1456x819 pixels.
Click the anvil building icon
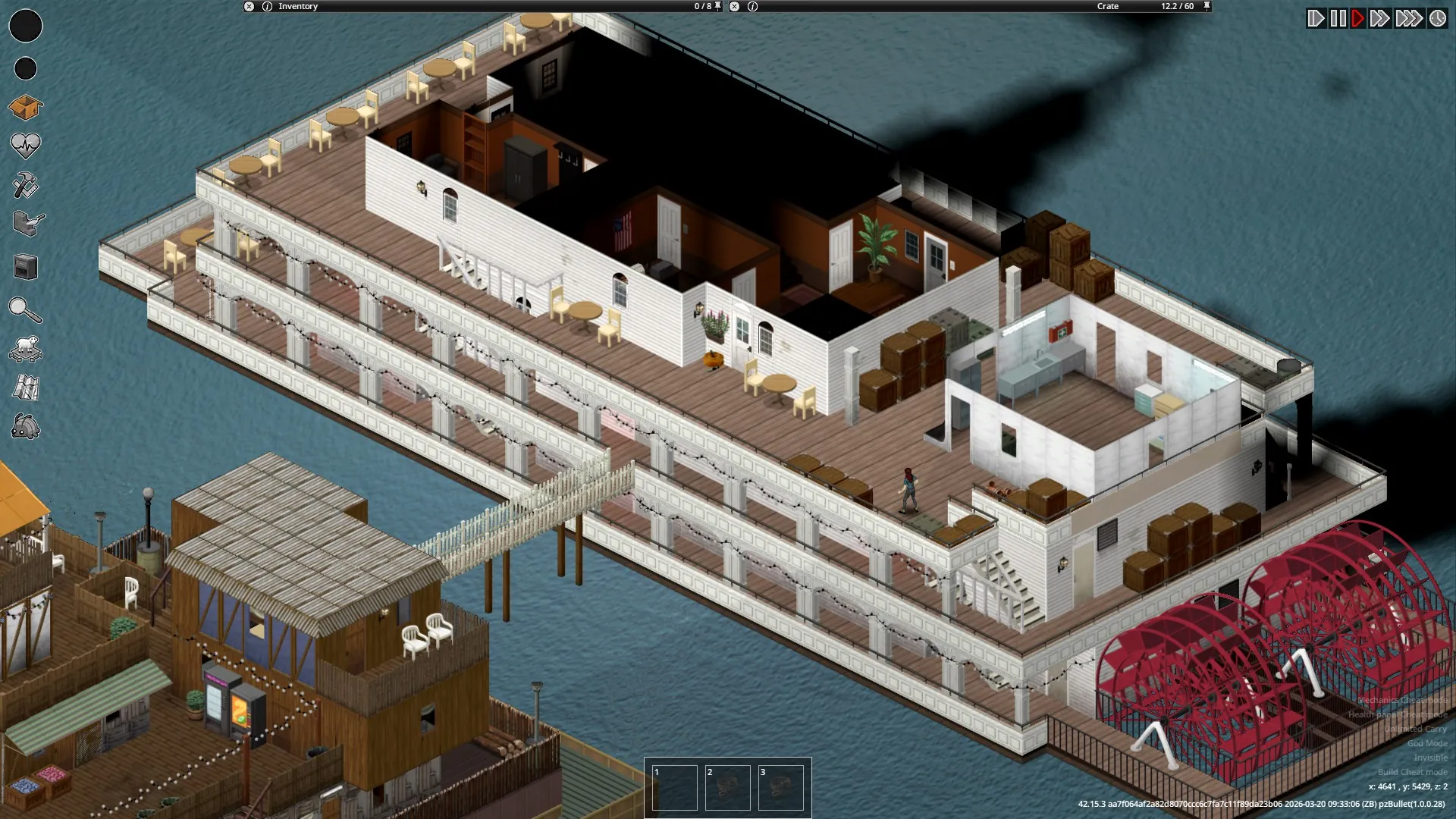[28, 223]
